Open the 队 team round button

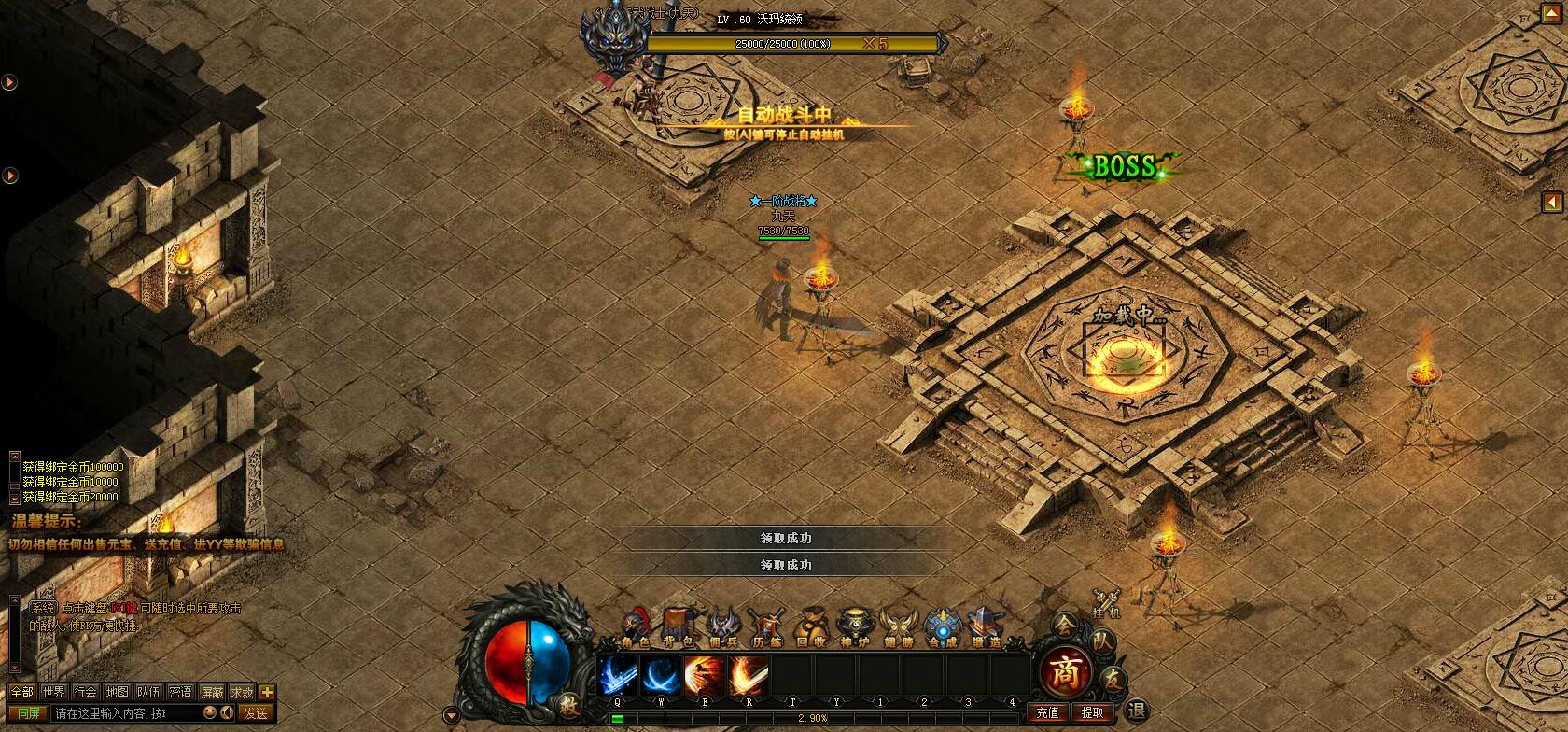click(x=1101, y=642)
